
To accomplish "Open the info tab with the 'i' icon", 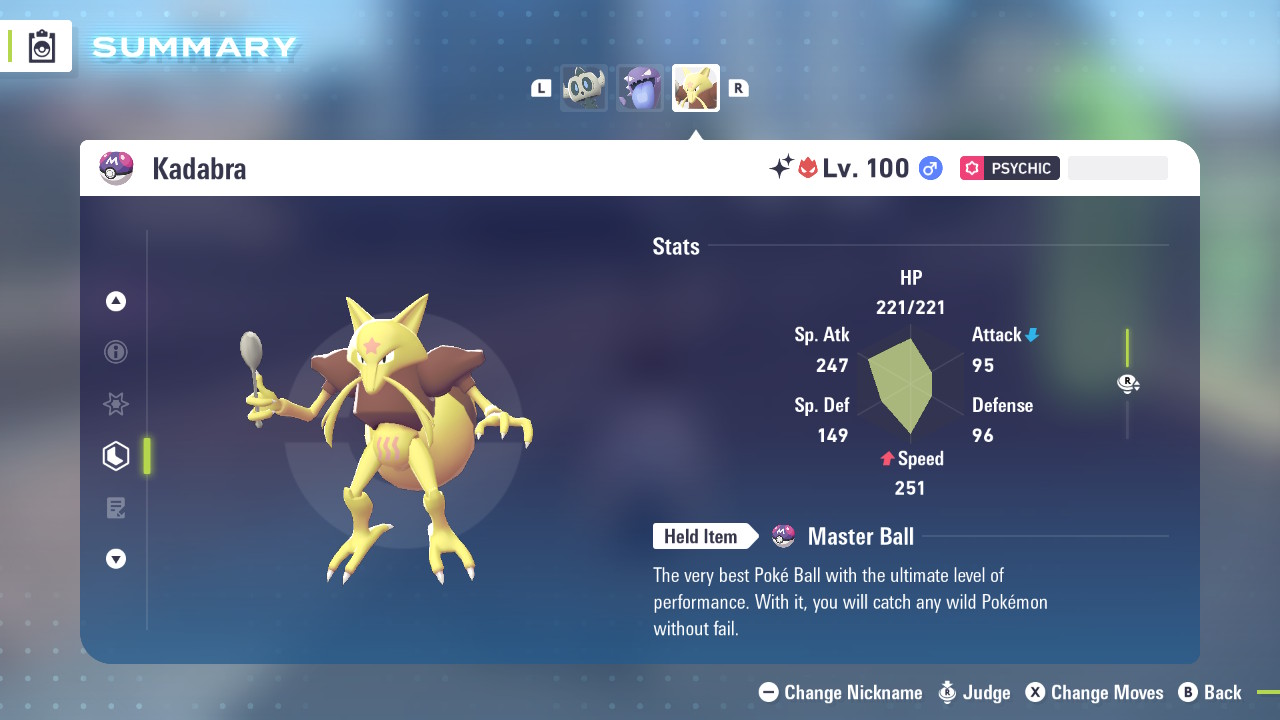I will (116, 352).
